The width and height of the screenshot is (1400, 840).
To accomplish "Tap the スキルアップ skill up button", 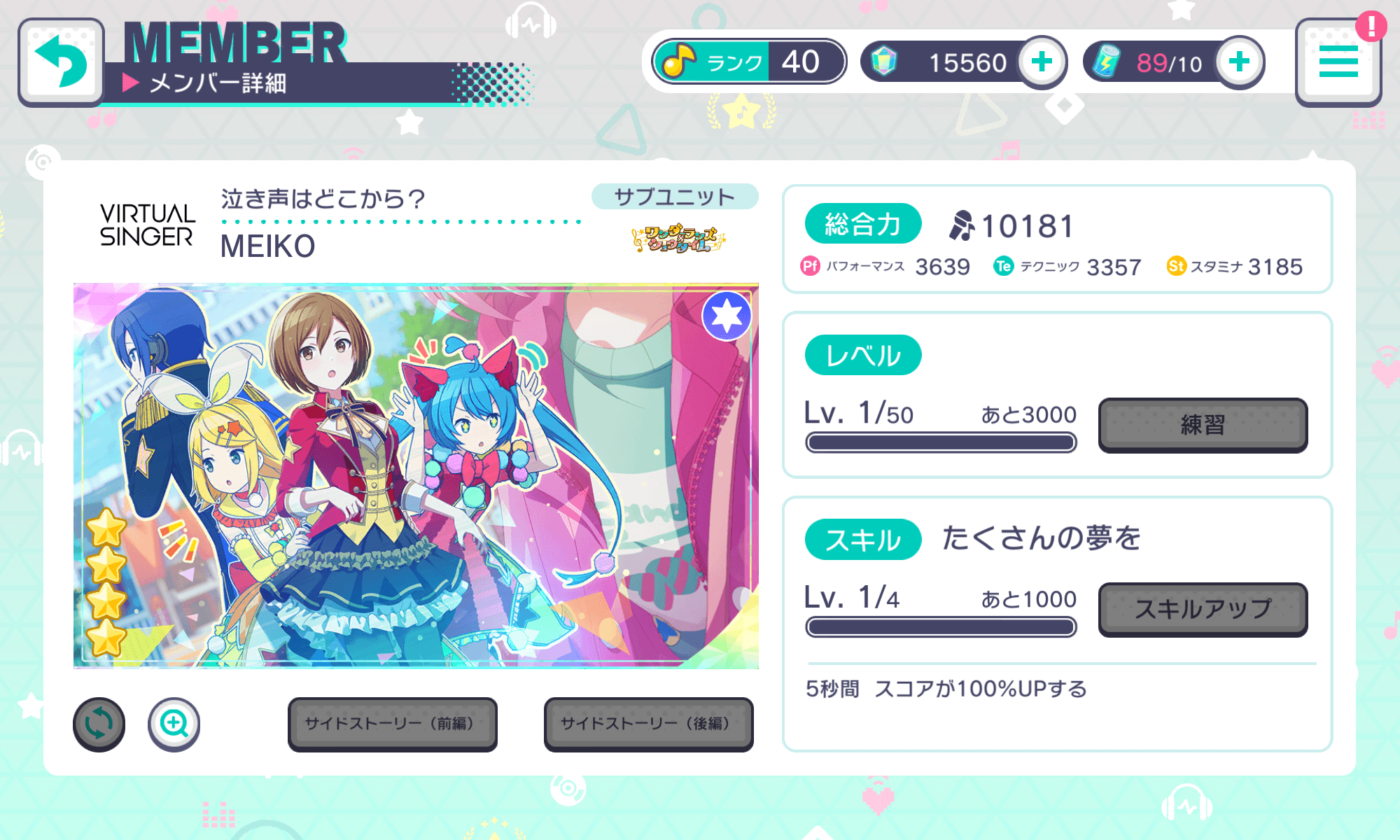I will (1203, 609).
